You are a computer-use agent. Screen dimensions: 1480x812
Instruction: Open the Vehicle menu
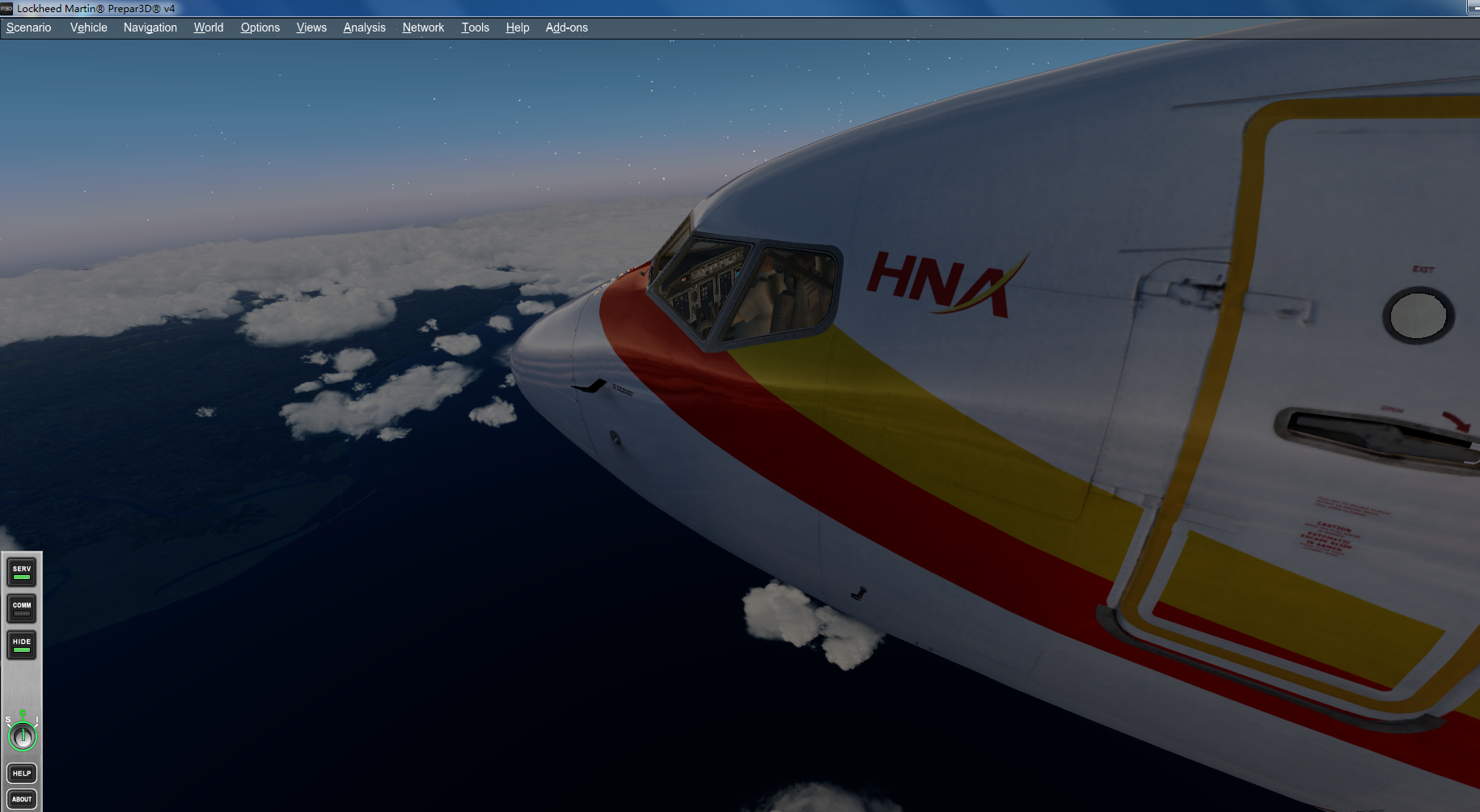pyautogui.click(x=87, y=27)
